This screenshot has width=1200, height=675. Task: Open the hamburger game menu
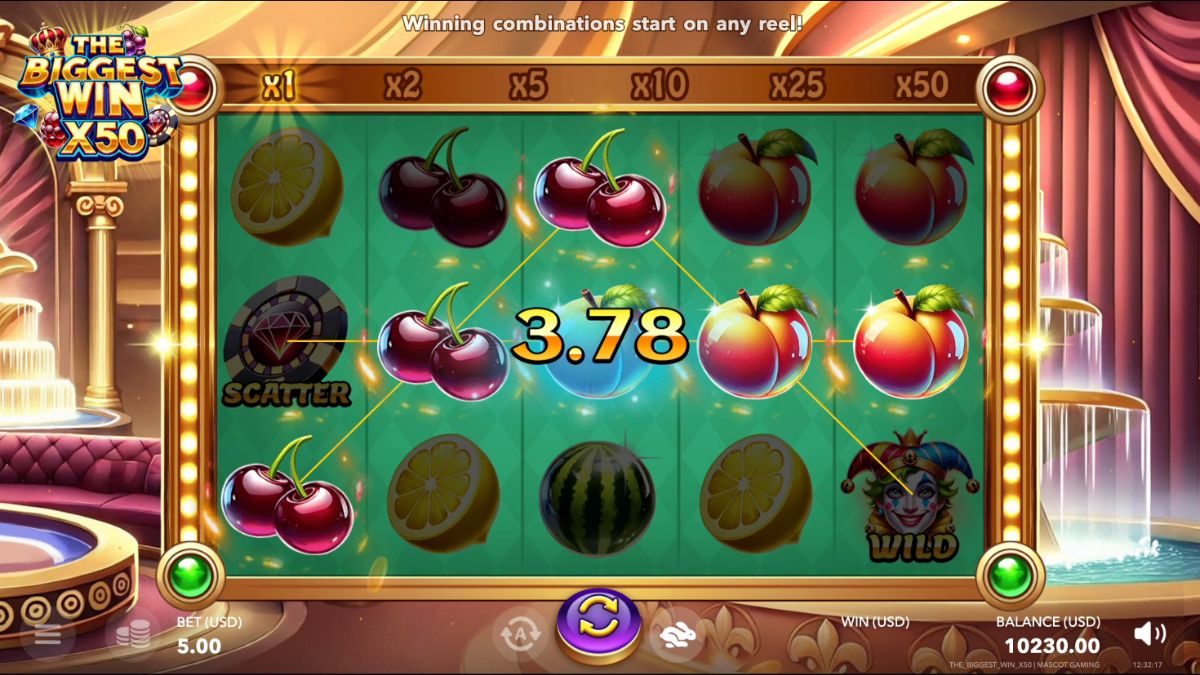click(48, 635)
